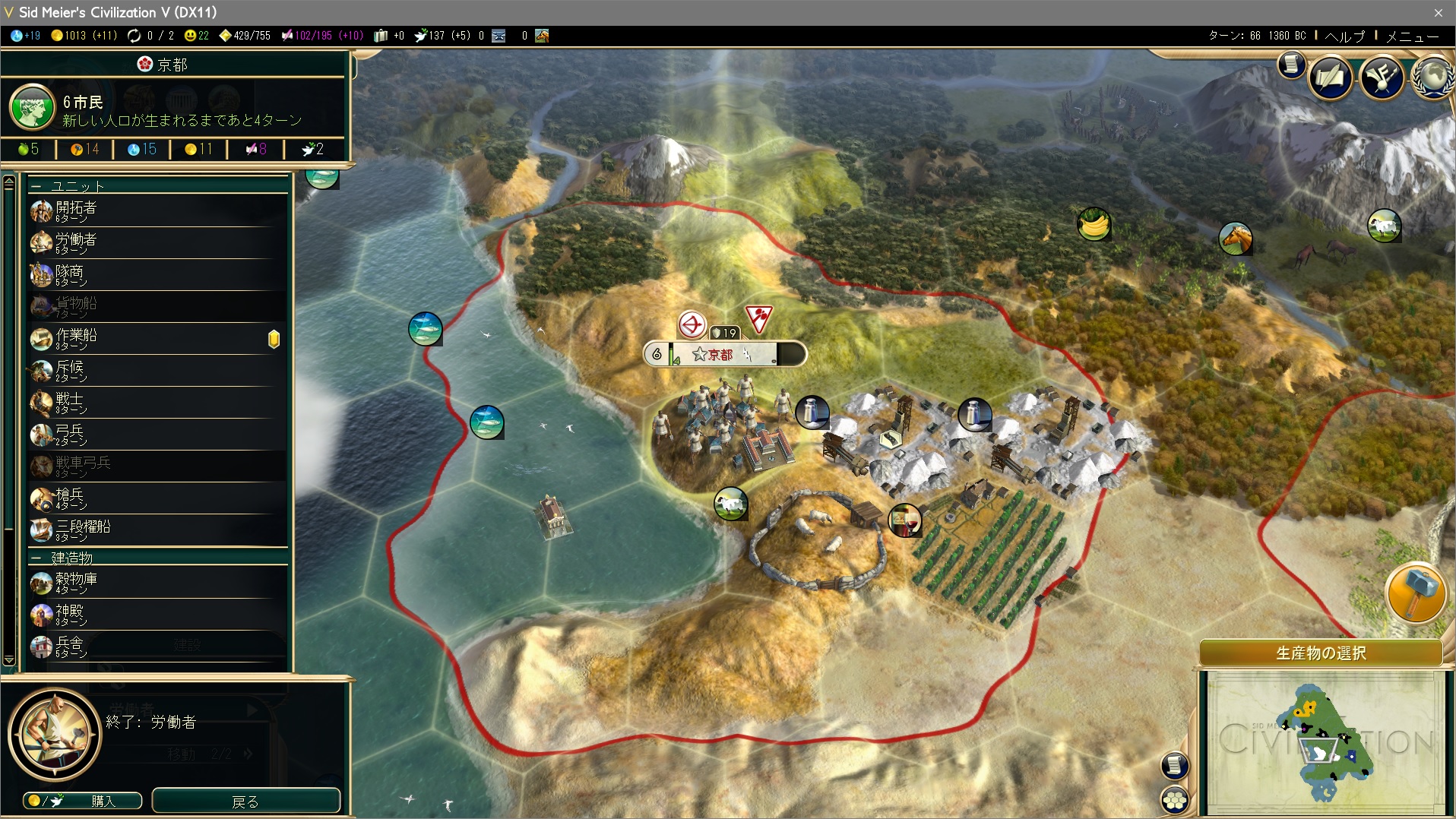The image size is (1456, 819).
Task: Collapse the ユニット section header
Action: pos(36,186)
